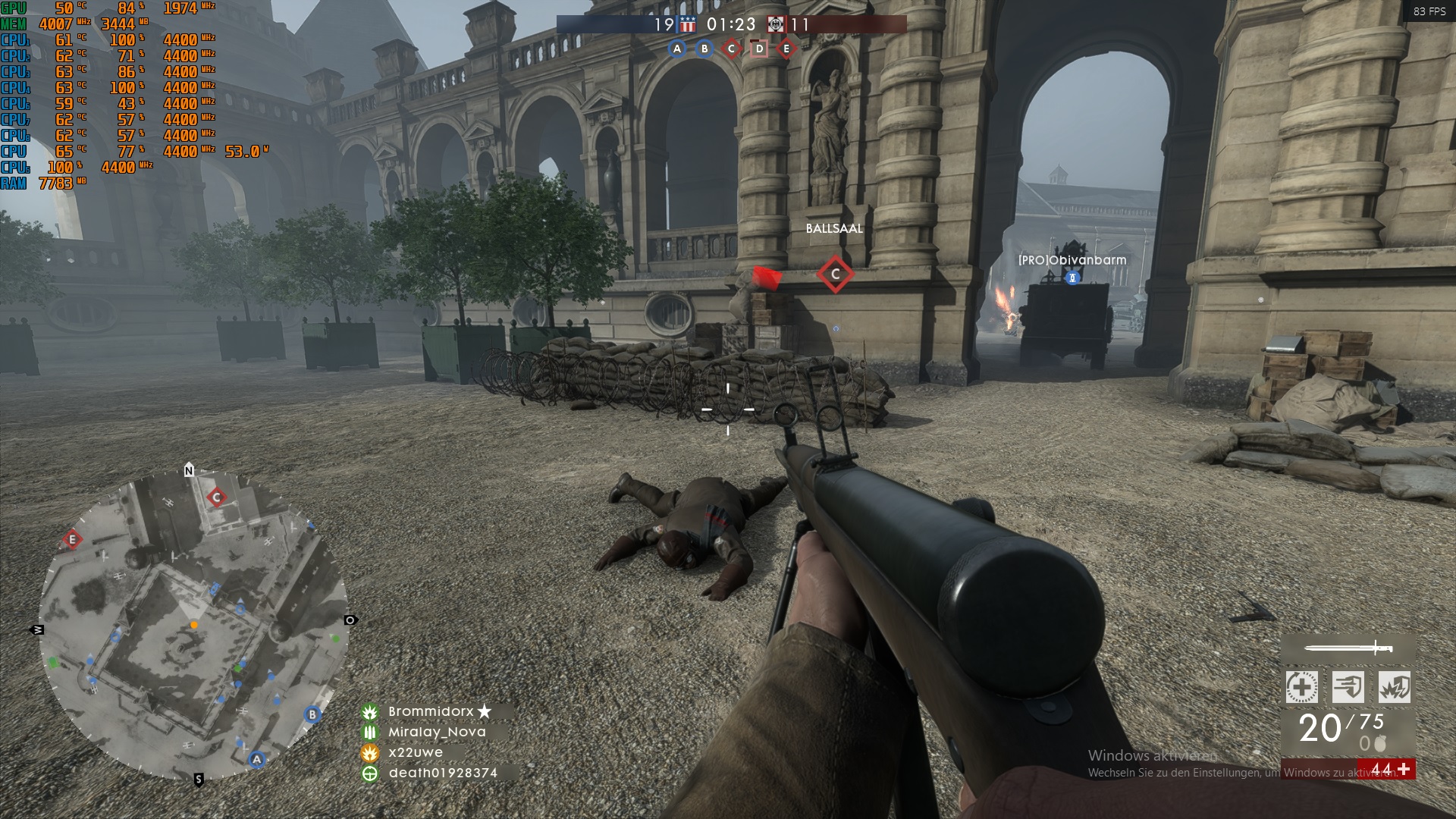Screen dimensions: 1456x819
Task: Select the American flag on the score bar
Action: (686, 23)
